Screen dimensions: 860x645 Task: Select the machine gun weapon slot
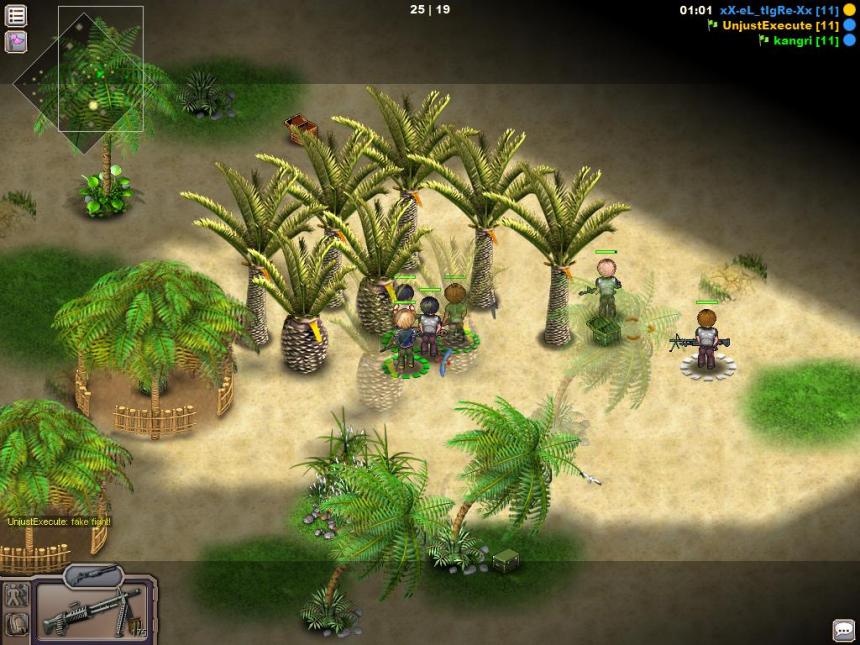click(92, 611)
